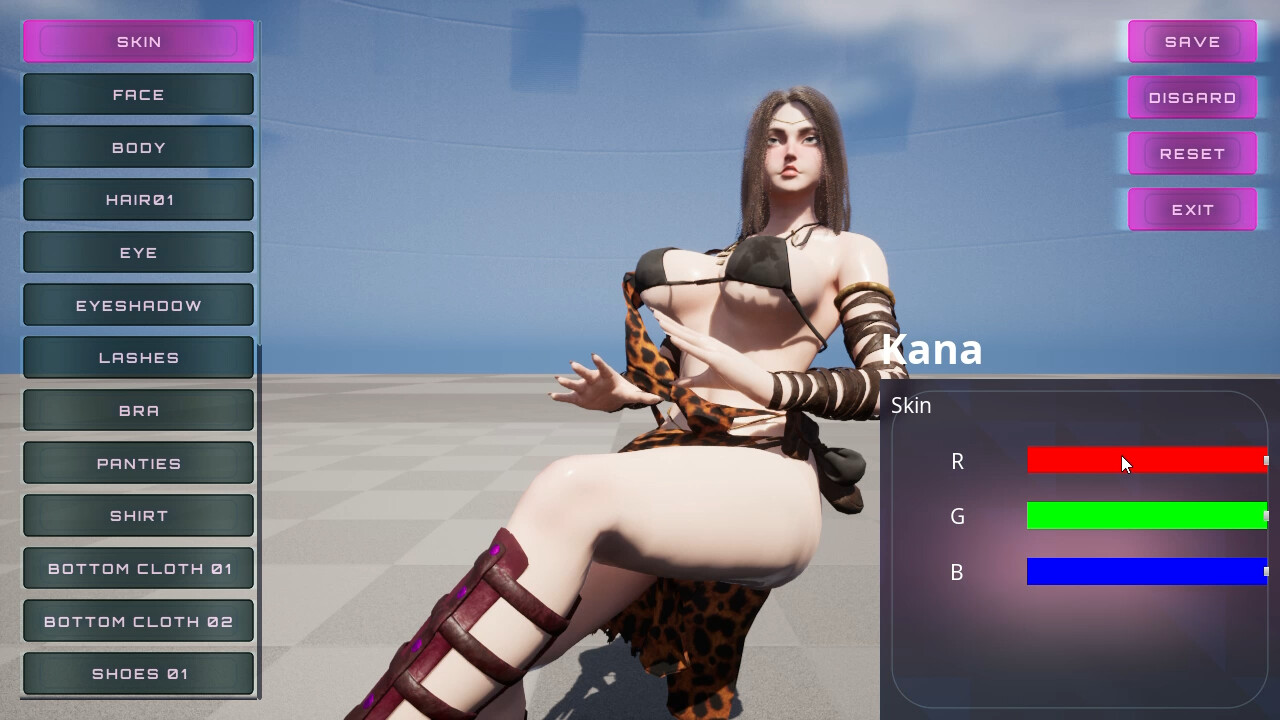1280x720 pixels.
Task: Open the HAIR01 customization options
Action: pos(138,199)
